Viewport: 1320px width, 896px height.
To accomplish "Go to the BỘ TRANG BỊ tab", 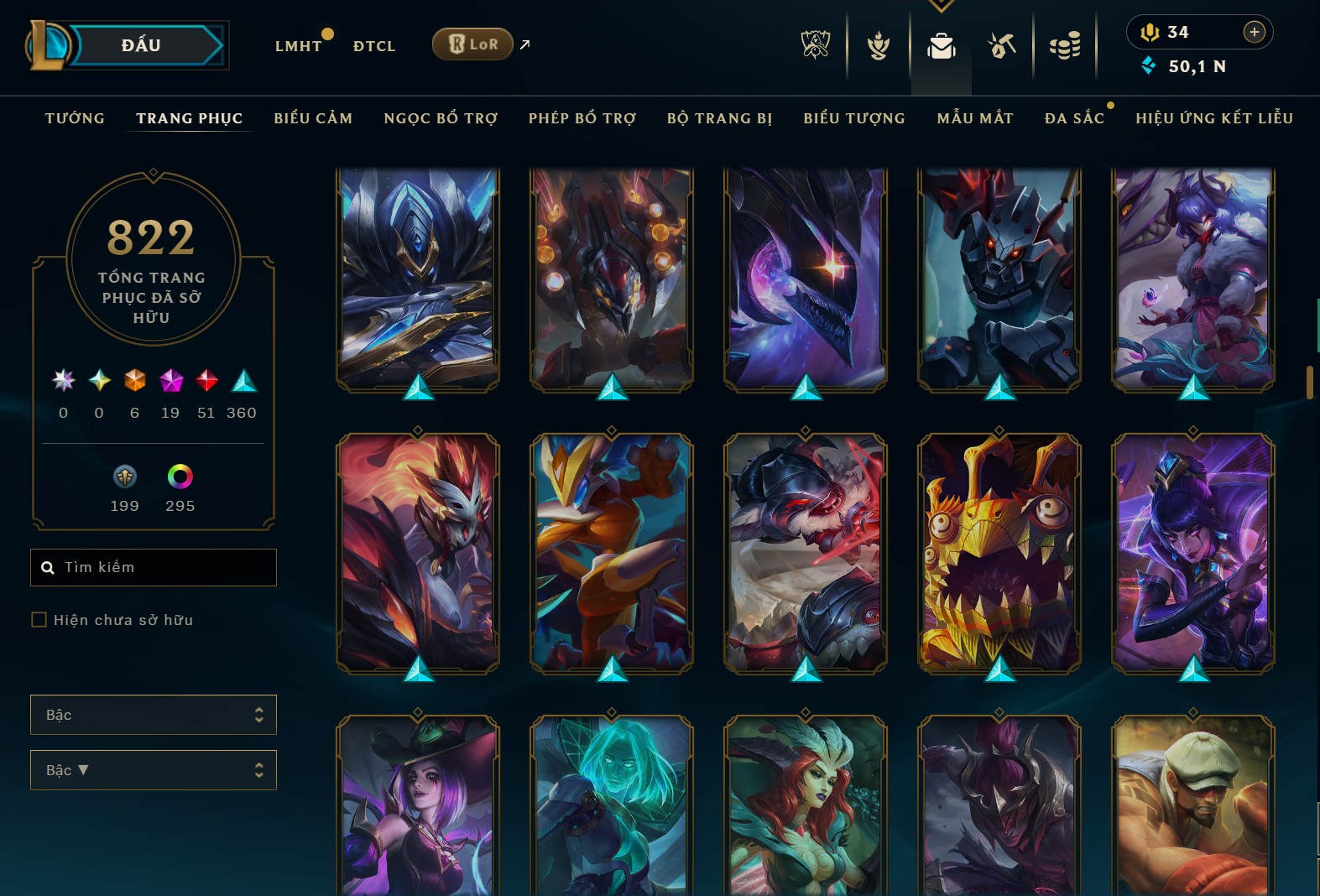I will [719, 118].
